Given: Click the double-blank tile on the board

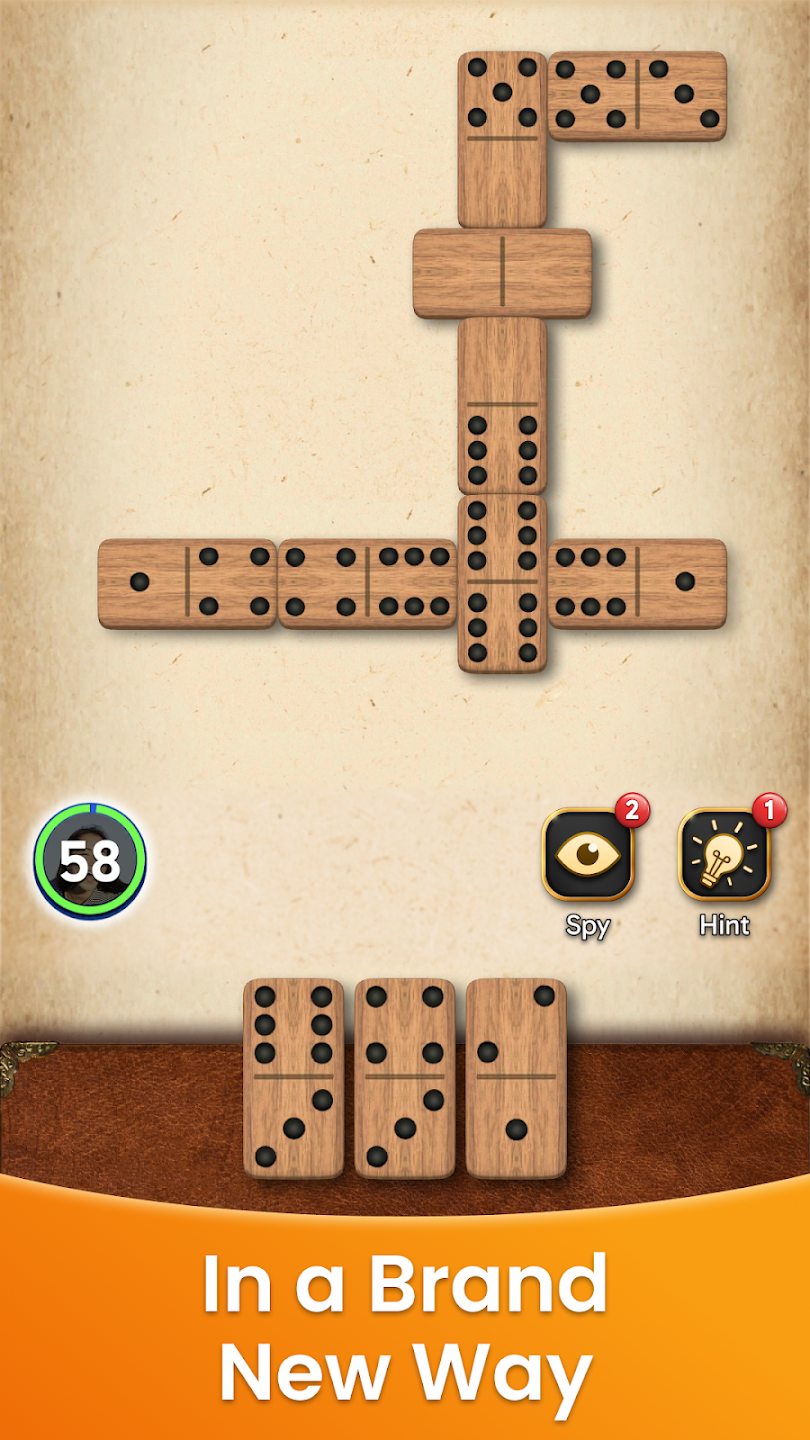Looking at the screenshot, I should 502,273.
